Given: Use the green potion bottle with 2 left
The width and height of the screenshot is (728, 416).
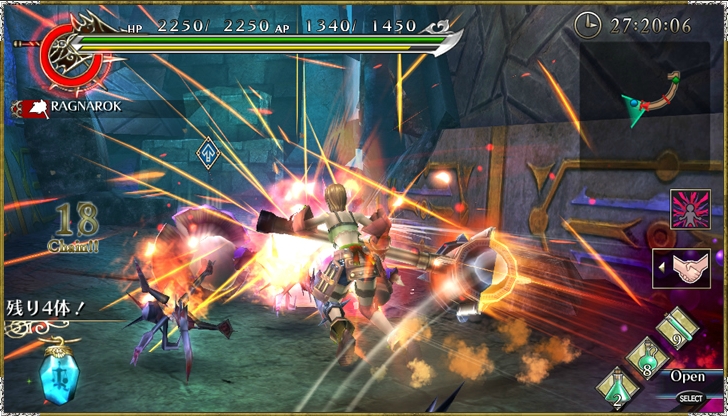Looking at the screenshot, I should (616, 390).
